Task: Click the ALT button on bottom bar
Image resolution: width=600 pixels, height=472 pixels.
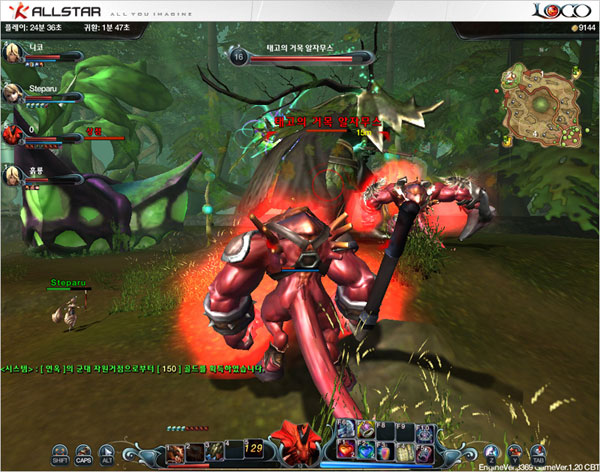Action: coord(107,451)
